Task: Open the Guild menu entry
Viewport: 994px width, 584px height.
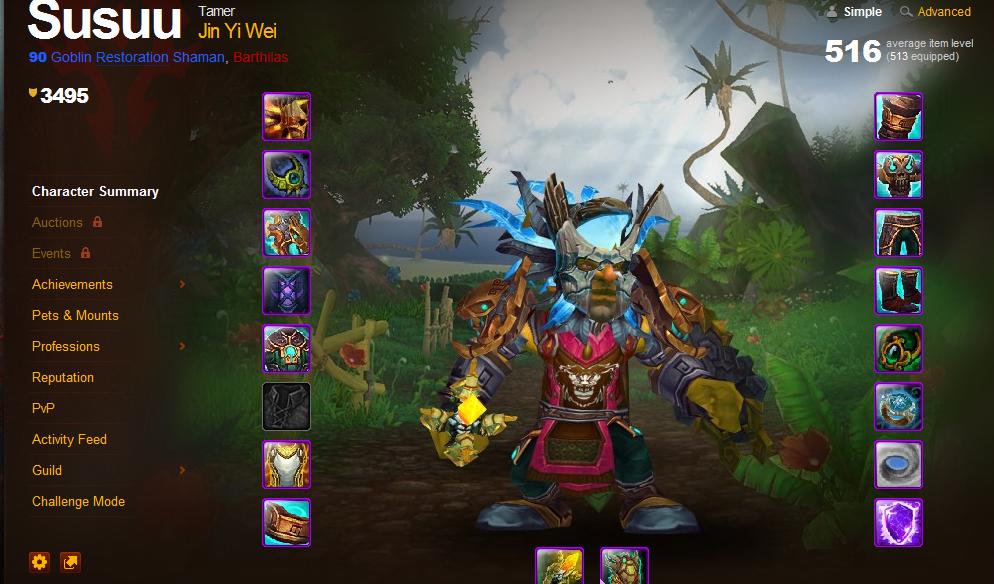Action: 47,470
